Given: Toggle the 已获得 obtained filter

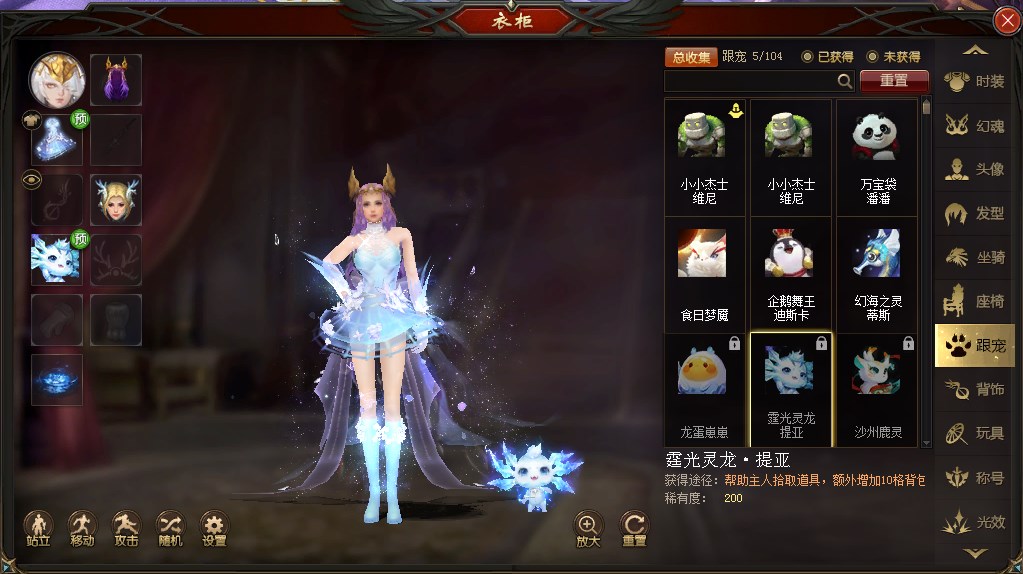Looking at the screenshot, I should 826,57.
